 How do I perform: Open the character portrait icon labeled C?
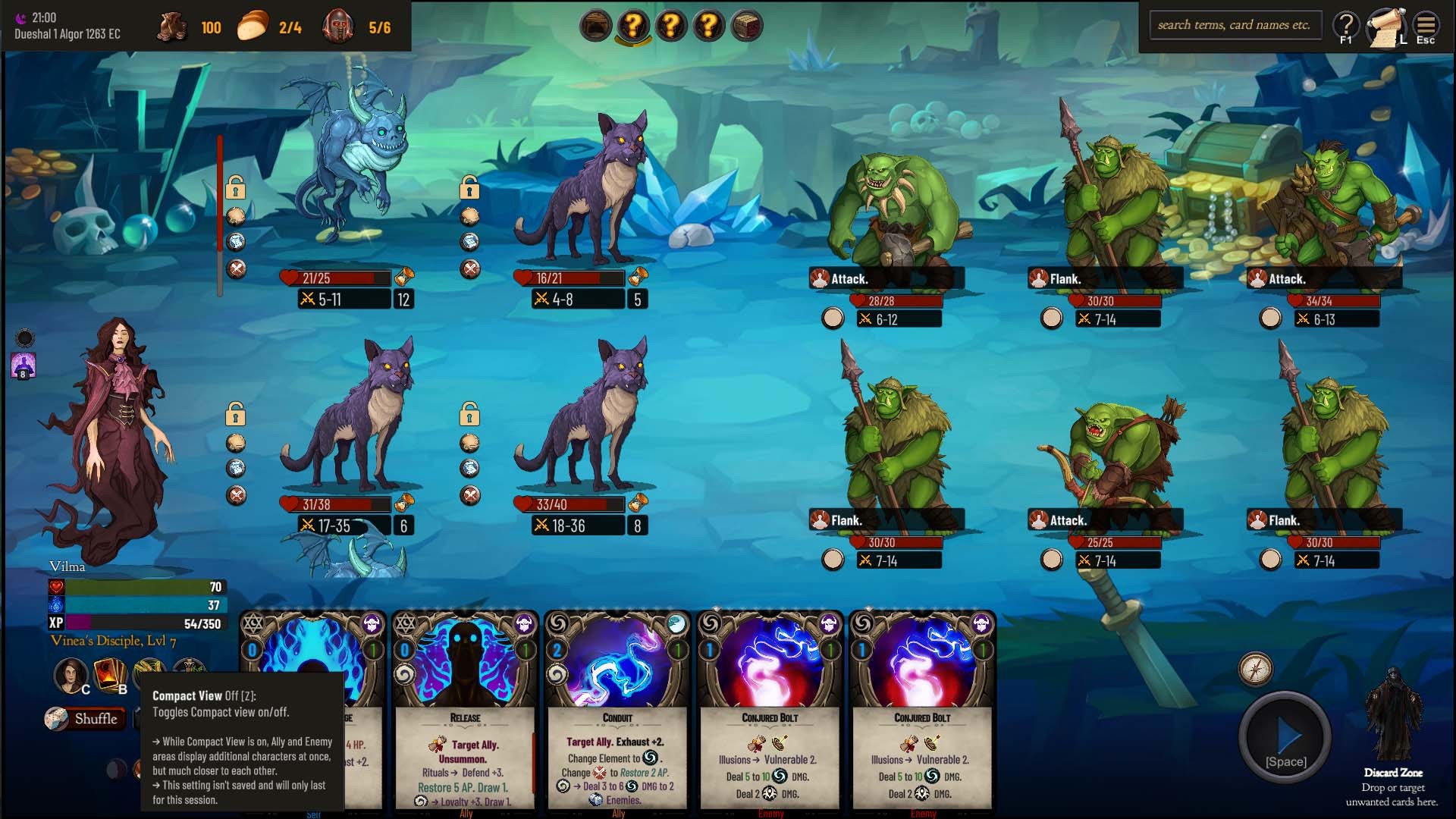(x=71, y=673)
